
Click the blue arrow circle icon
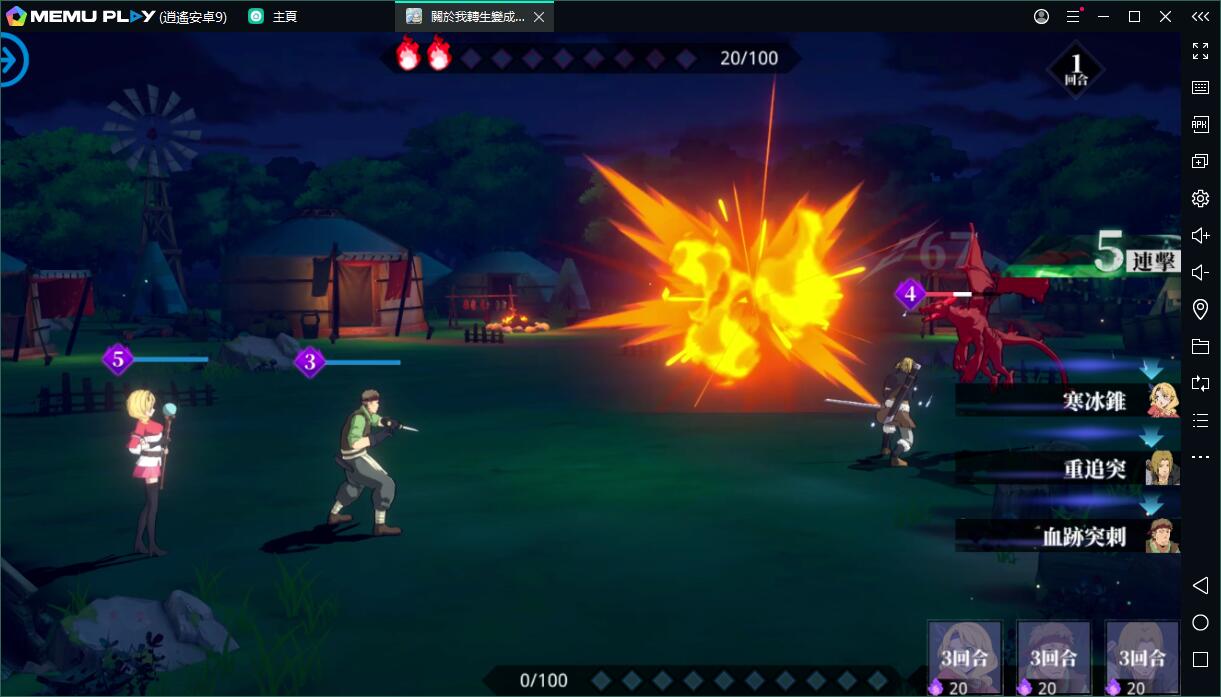pos(12,60)
